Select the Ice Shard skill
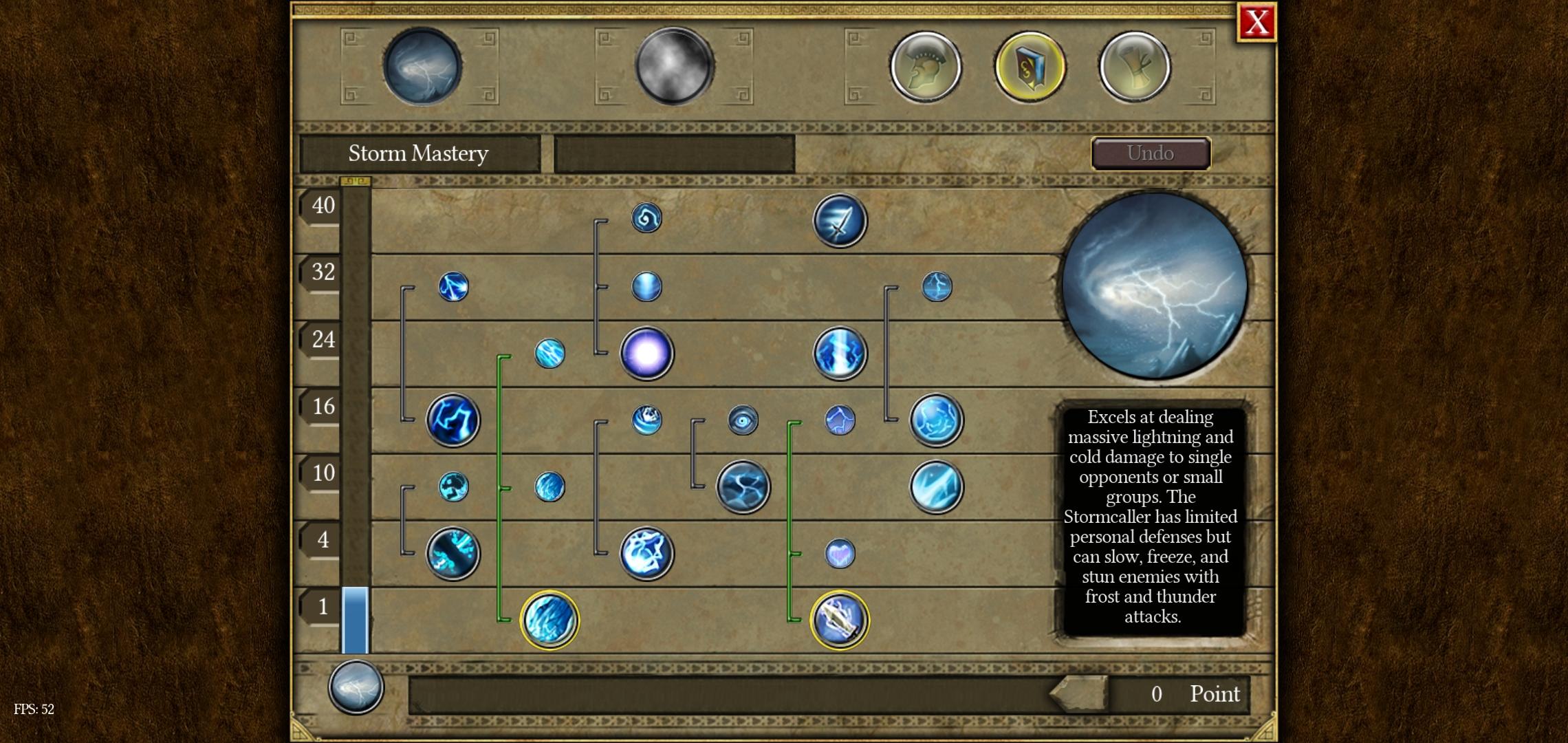Image resolution: width=1568 pixels, height=743 pixels. coord(549,620)
